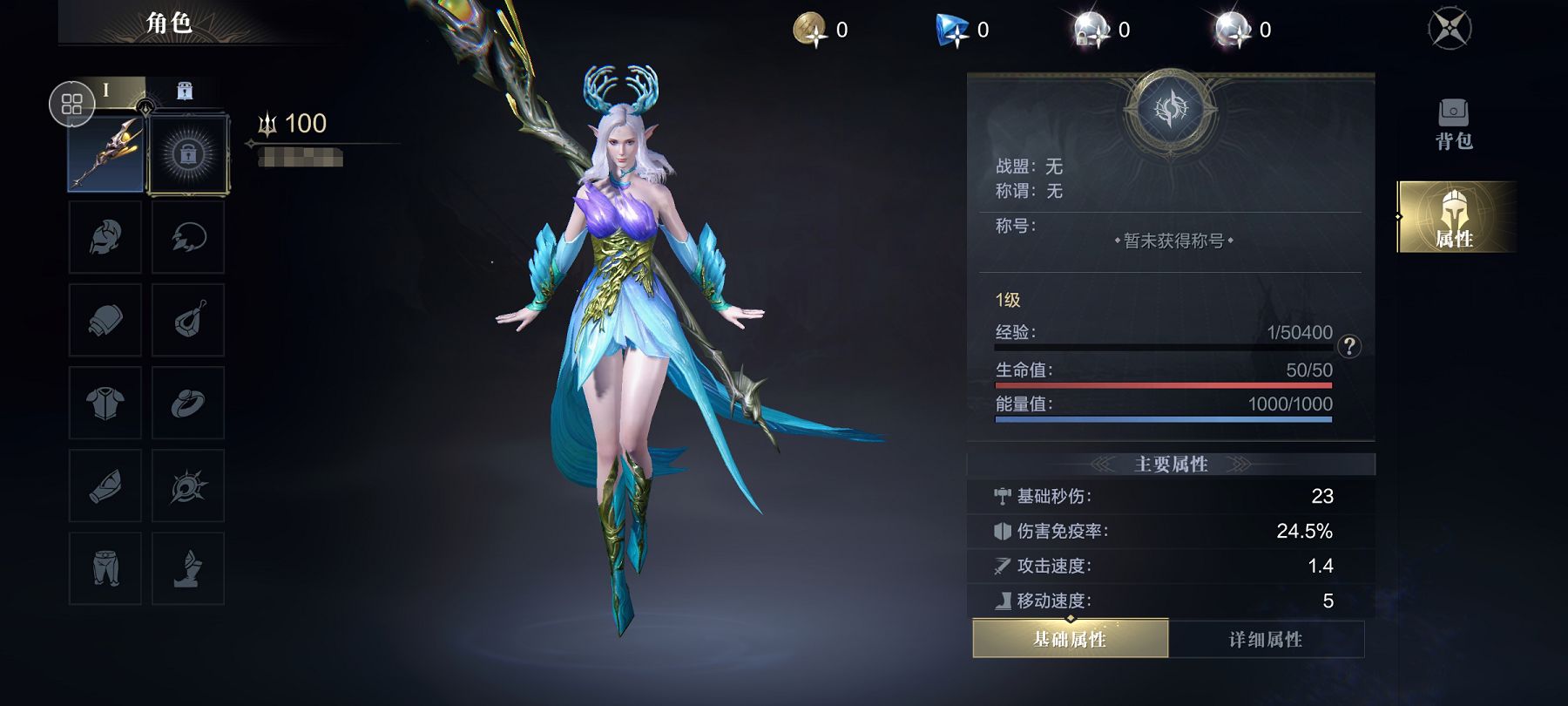Show the 详细属性 detailed stats tab

click(1266, 639)
